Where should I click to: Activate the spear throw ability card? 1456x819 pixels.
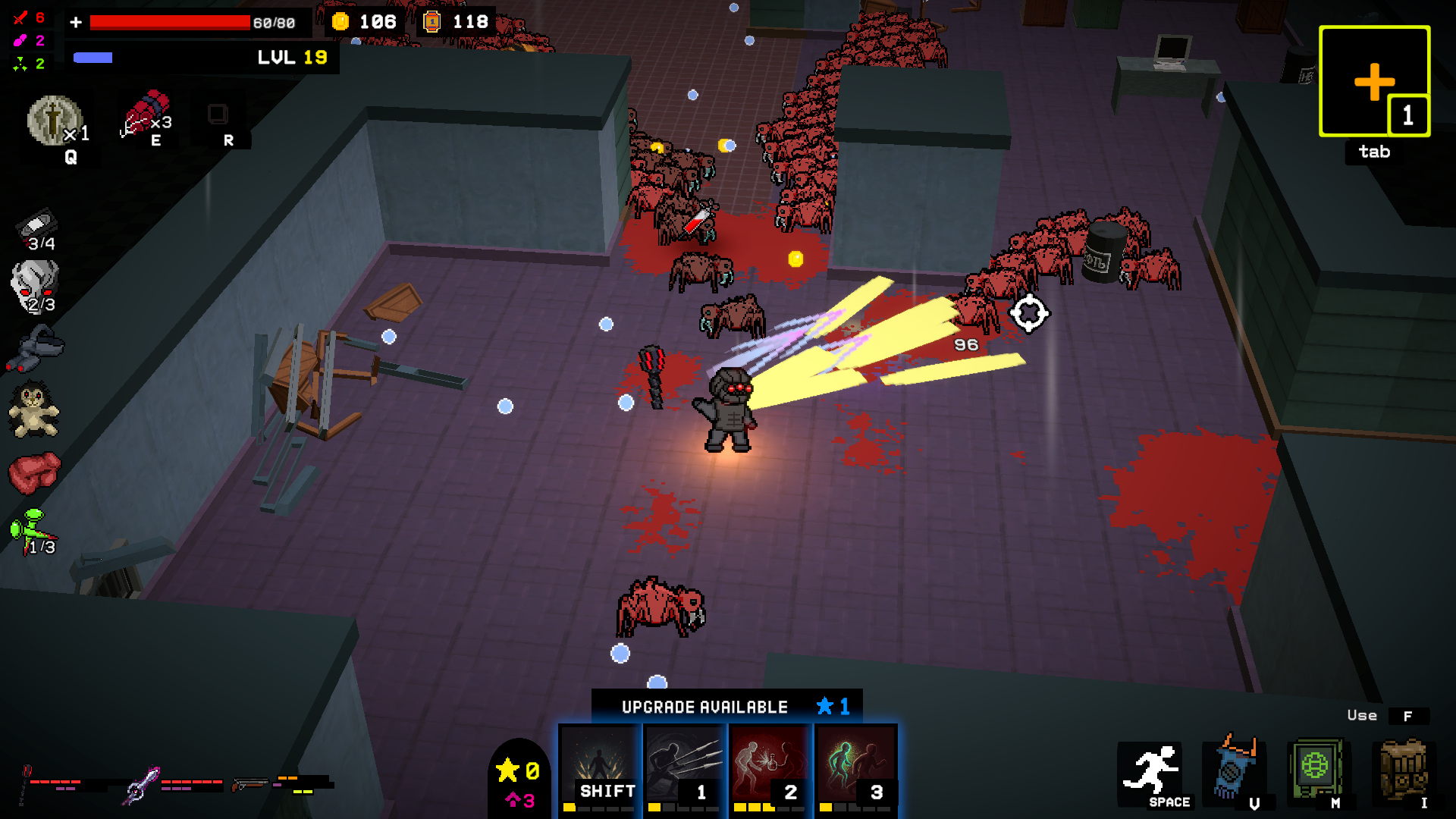click(685, 767)
